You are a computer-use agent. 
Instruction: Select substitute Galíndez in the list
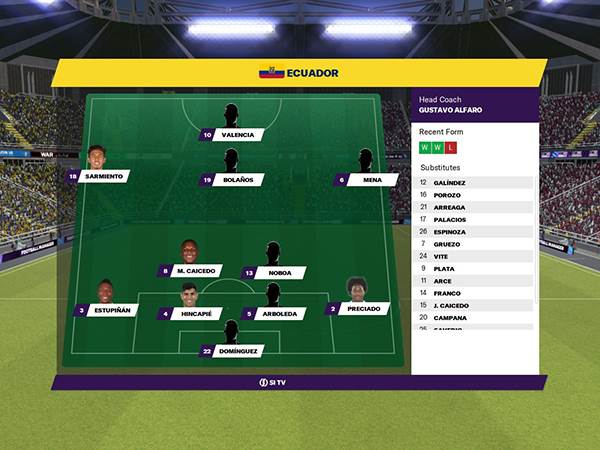[474, 183]
